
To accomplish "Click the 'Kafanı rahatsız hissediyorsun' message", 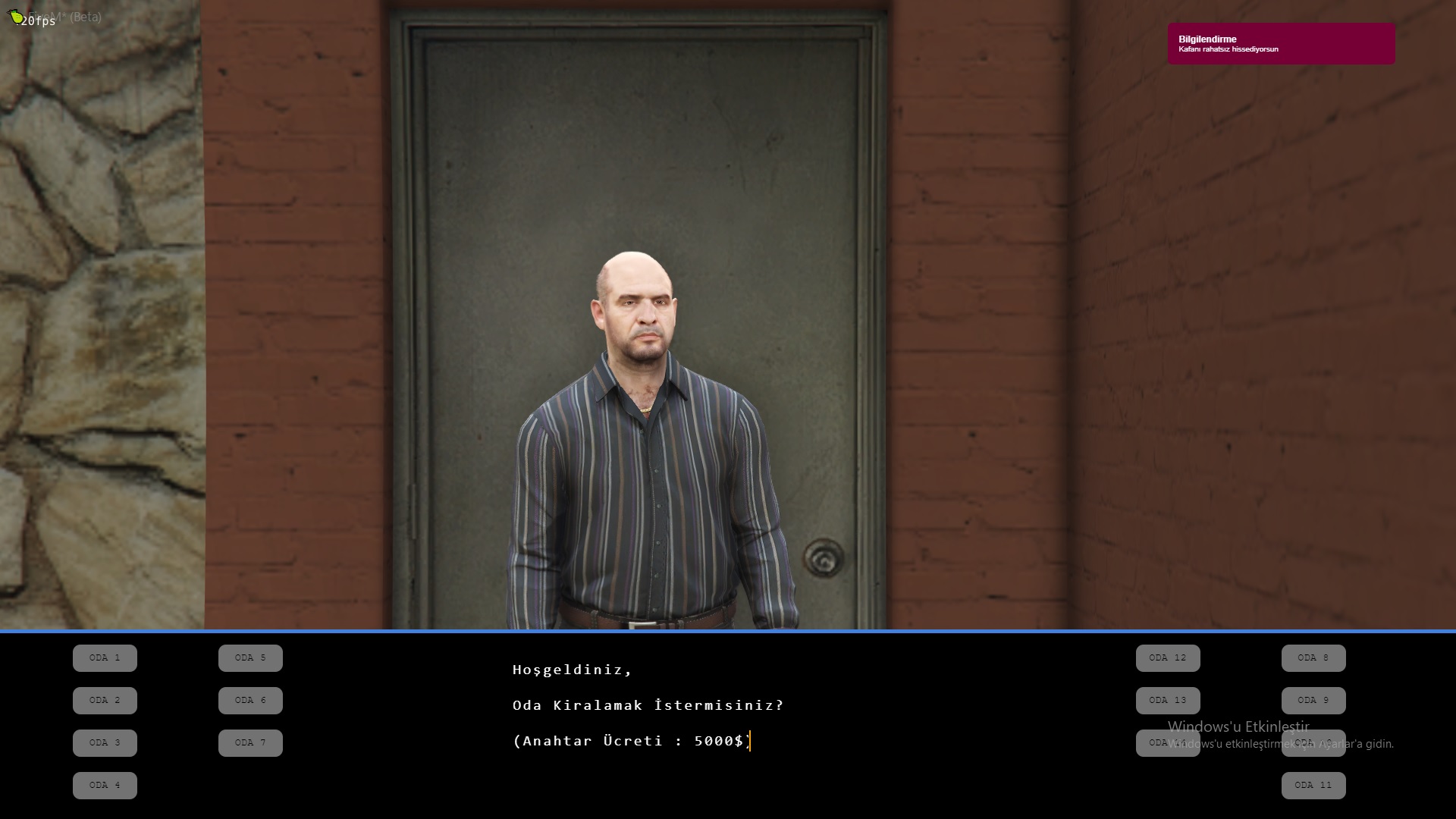I will click(x=1228, y=49).
